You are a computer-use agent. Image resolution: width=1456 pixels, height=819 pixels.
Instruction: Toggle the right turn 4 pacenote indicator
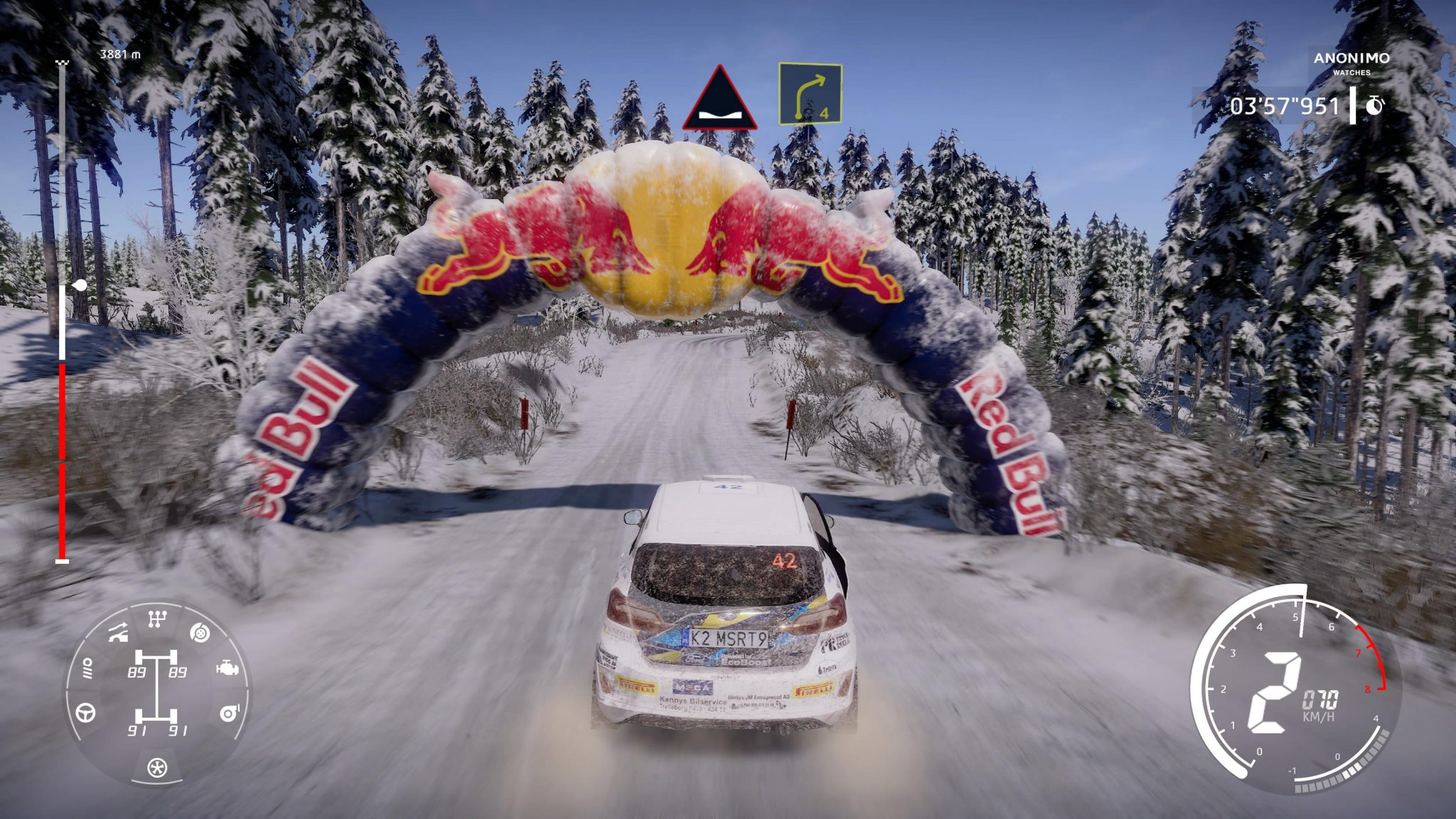click(810, 92)
